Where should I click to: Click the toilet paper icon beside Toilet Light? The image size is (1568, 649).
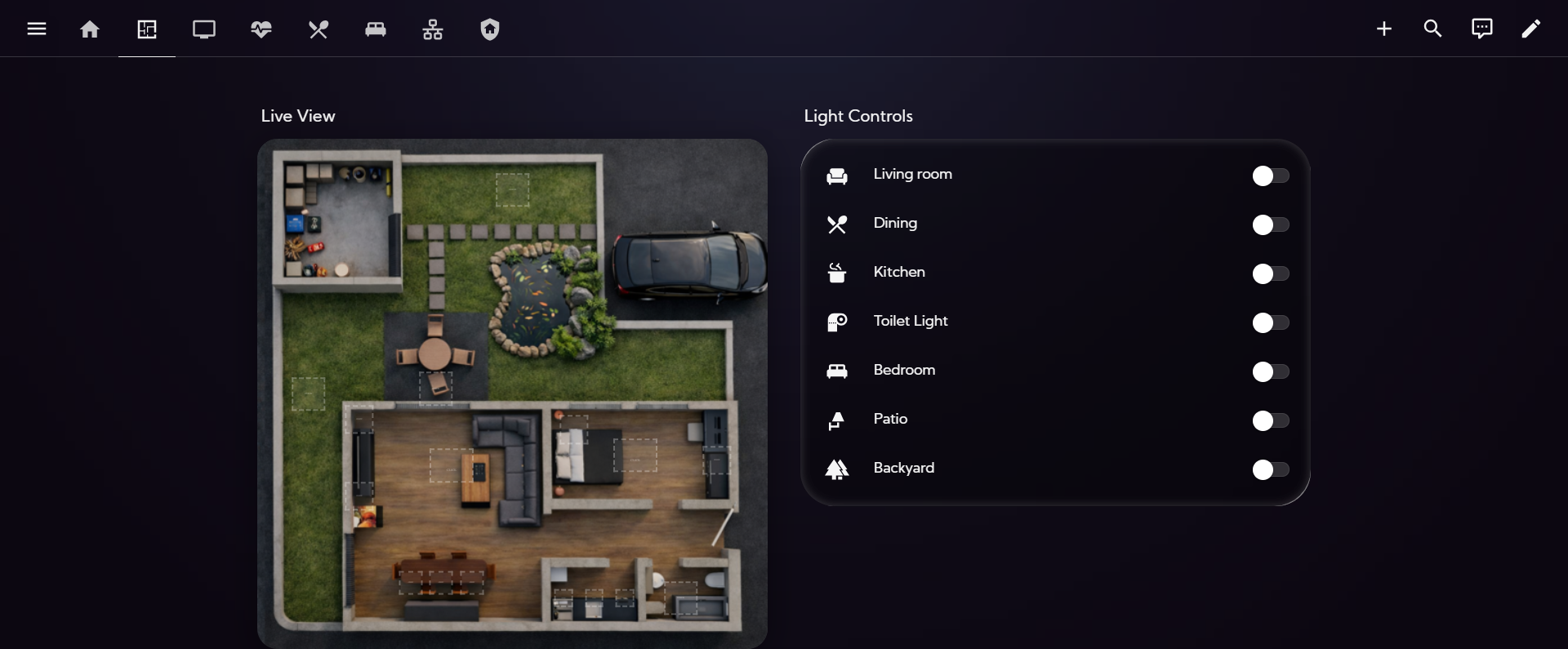pos(836,322)
